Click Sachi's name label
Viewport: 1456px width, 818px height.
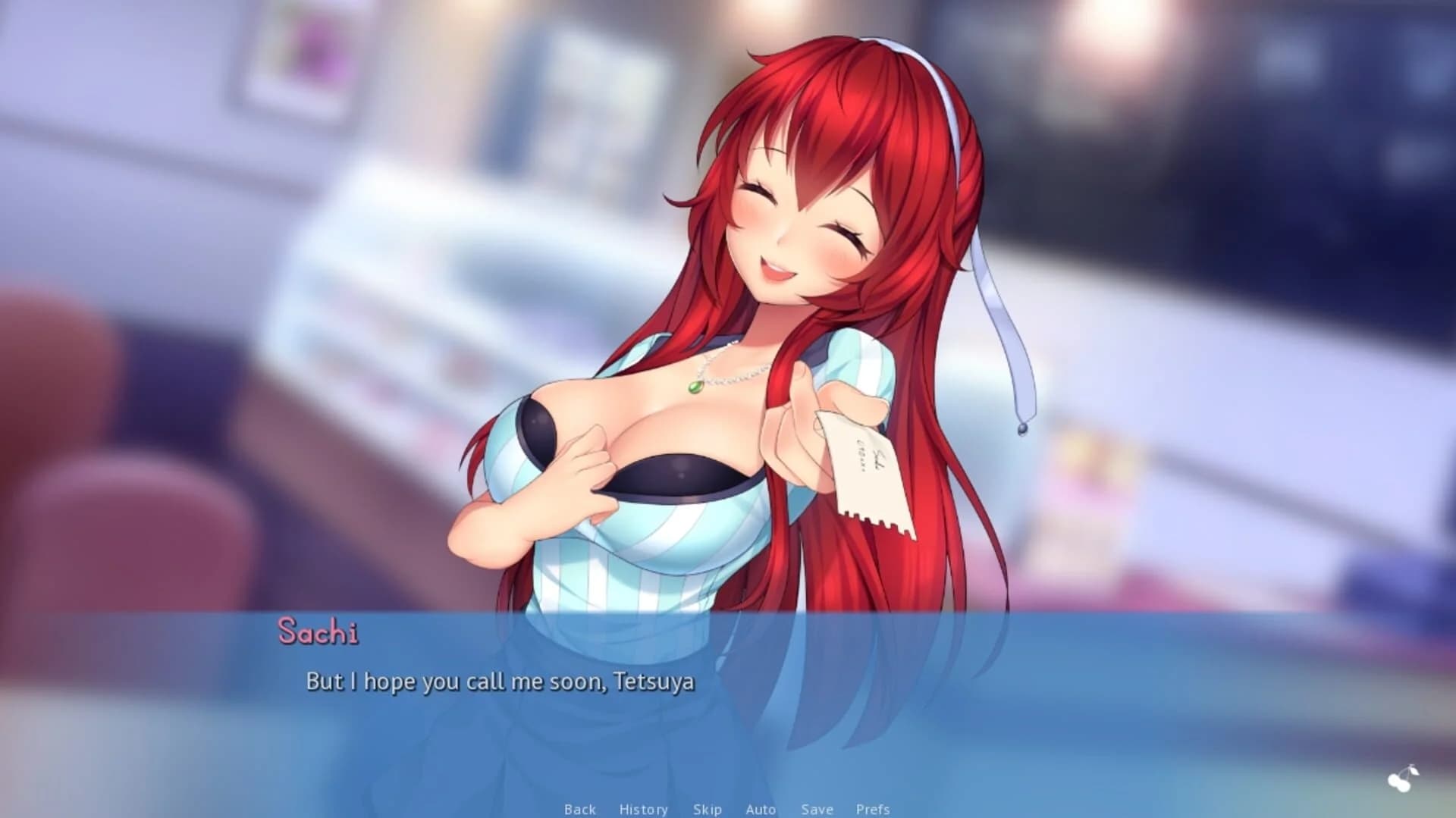322,632
